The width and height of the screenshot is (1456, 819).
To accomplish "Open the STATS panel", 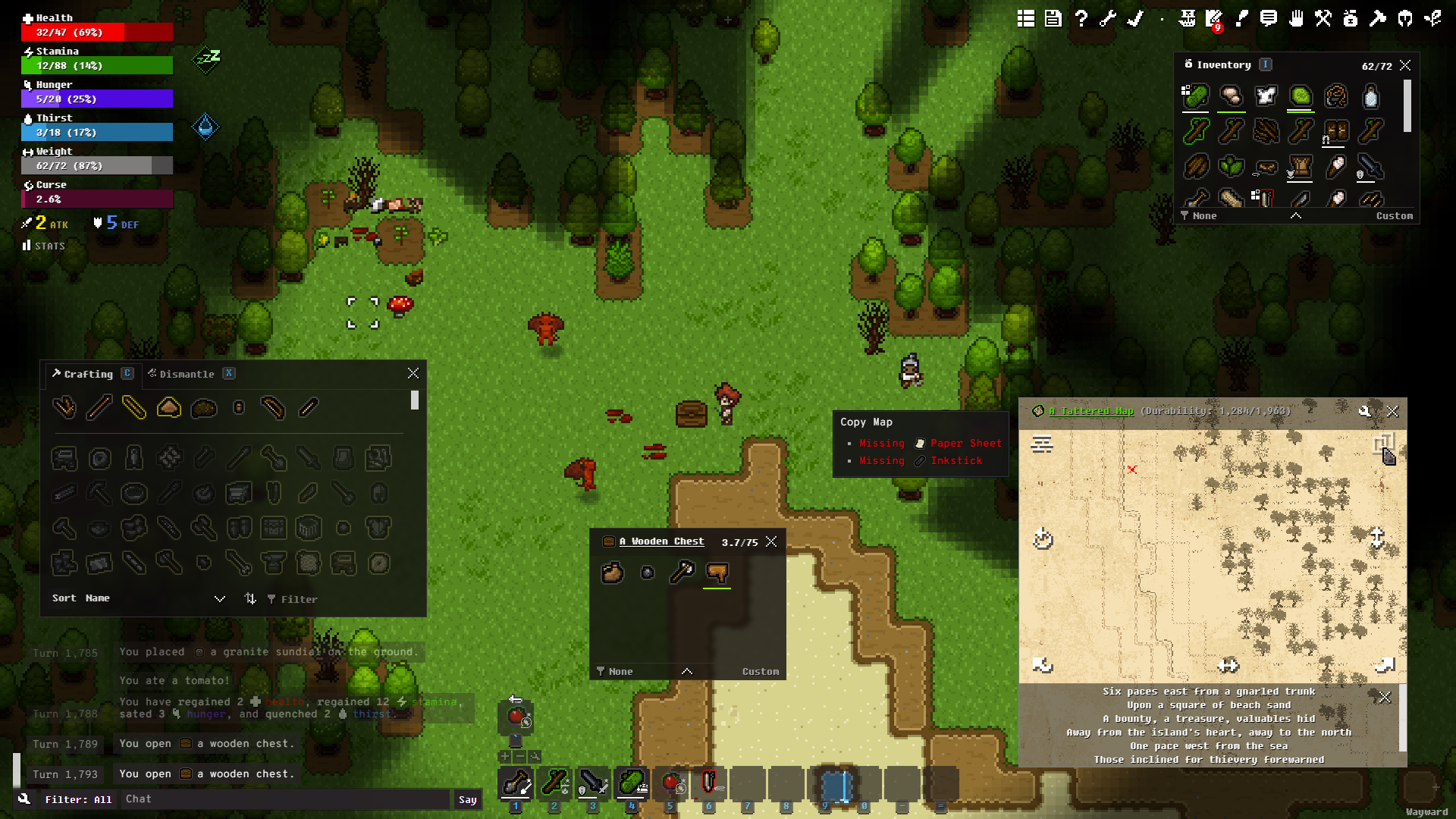I will (x=44, y=246).
